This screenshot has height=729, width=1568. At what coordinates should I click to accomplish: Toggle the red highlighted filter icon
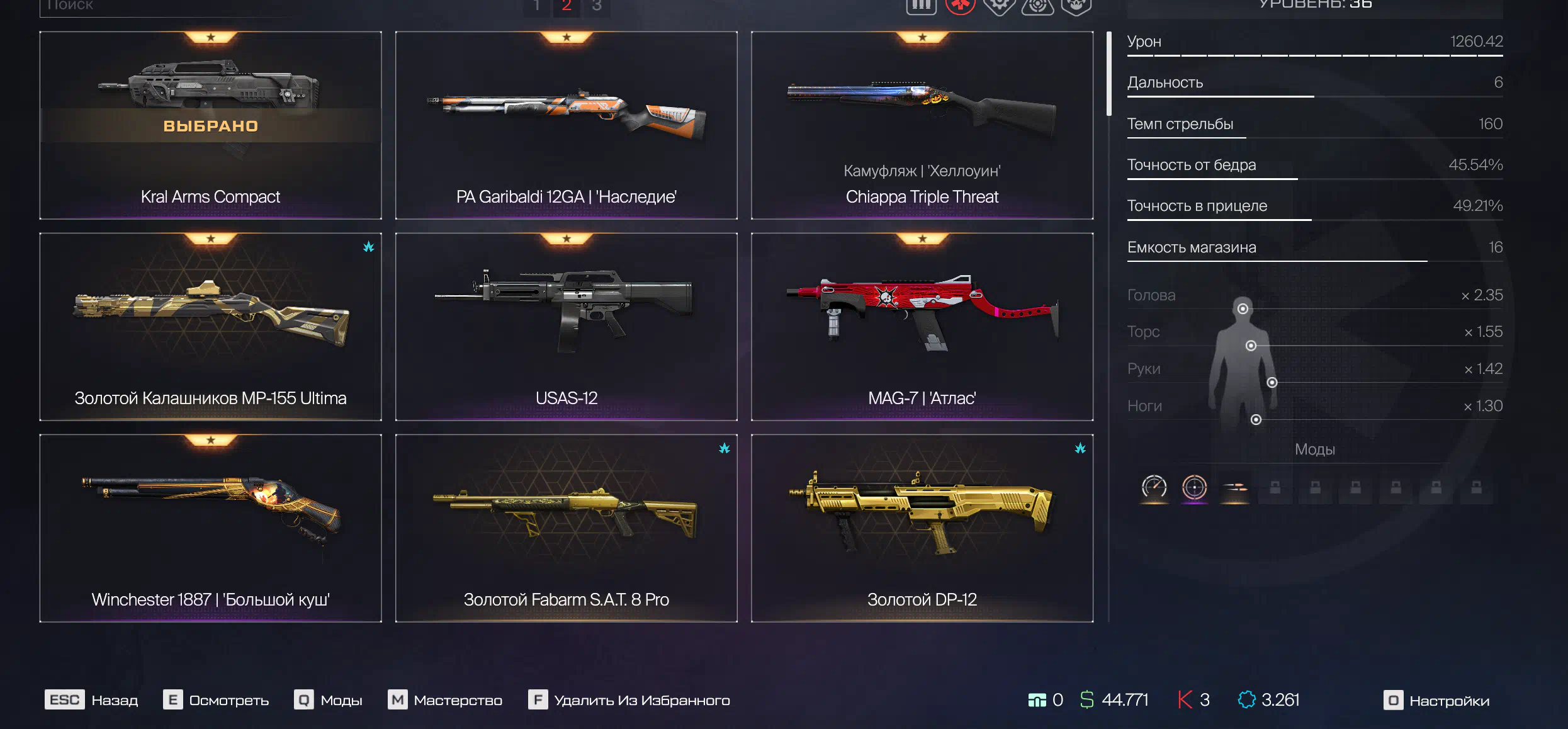[x=960, y=6]
